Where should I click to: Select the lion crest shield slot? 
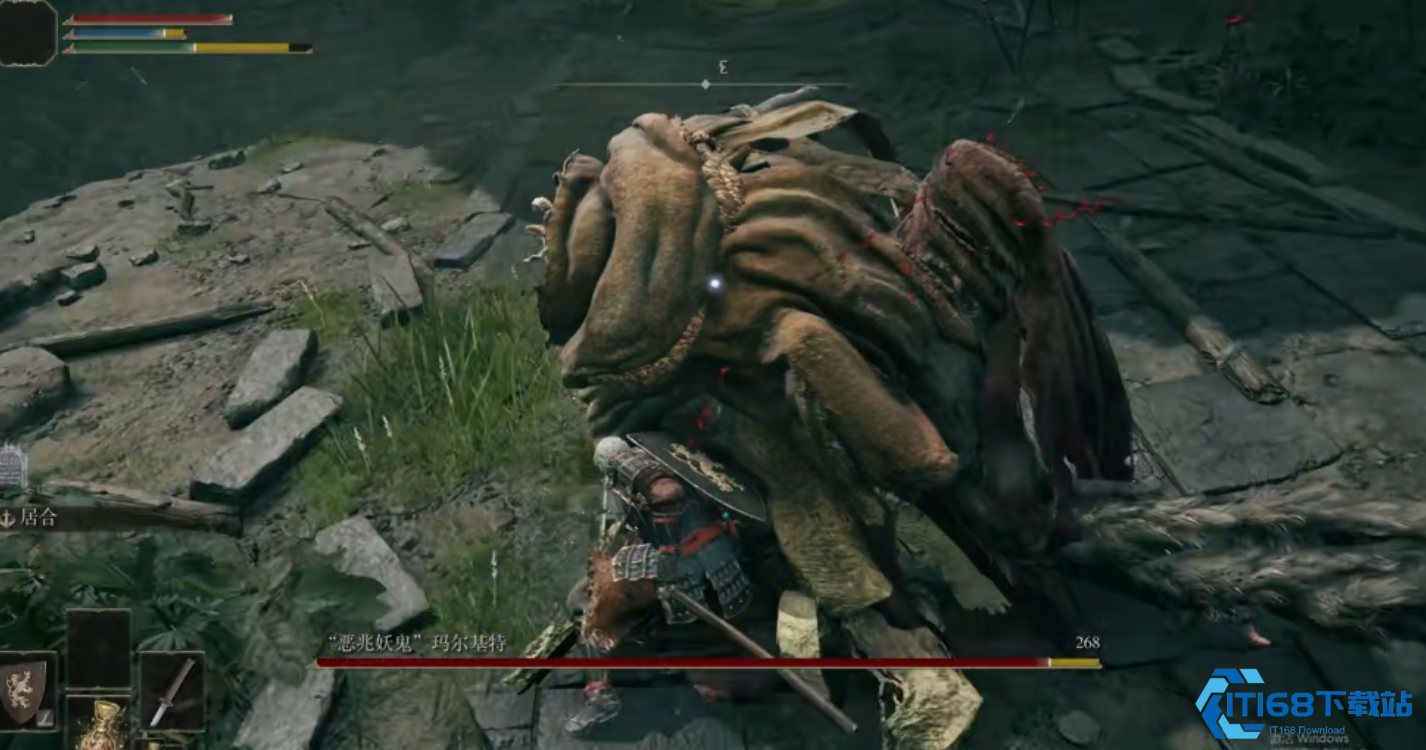pyautogui.click(x=26, y=690)
